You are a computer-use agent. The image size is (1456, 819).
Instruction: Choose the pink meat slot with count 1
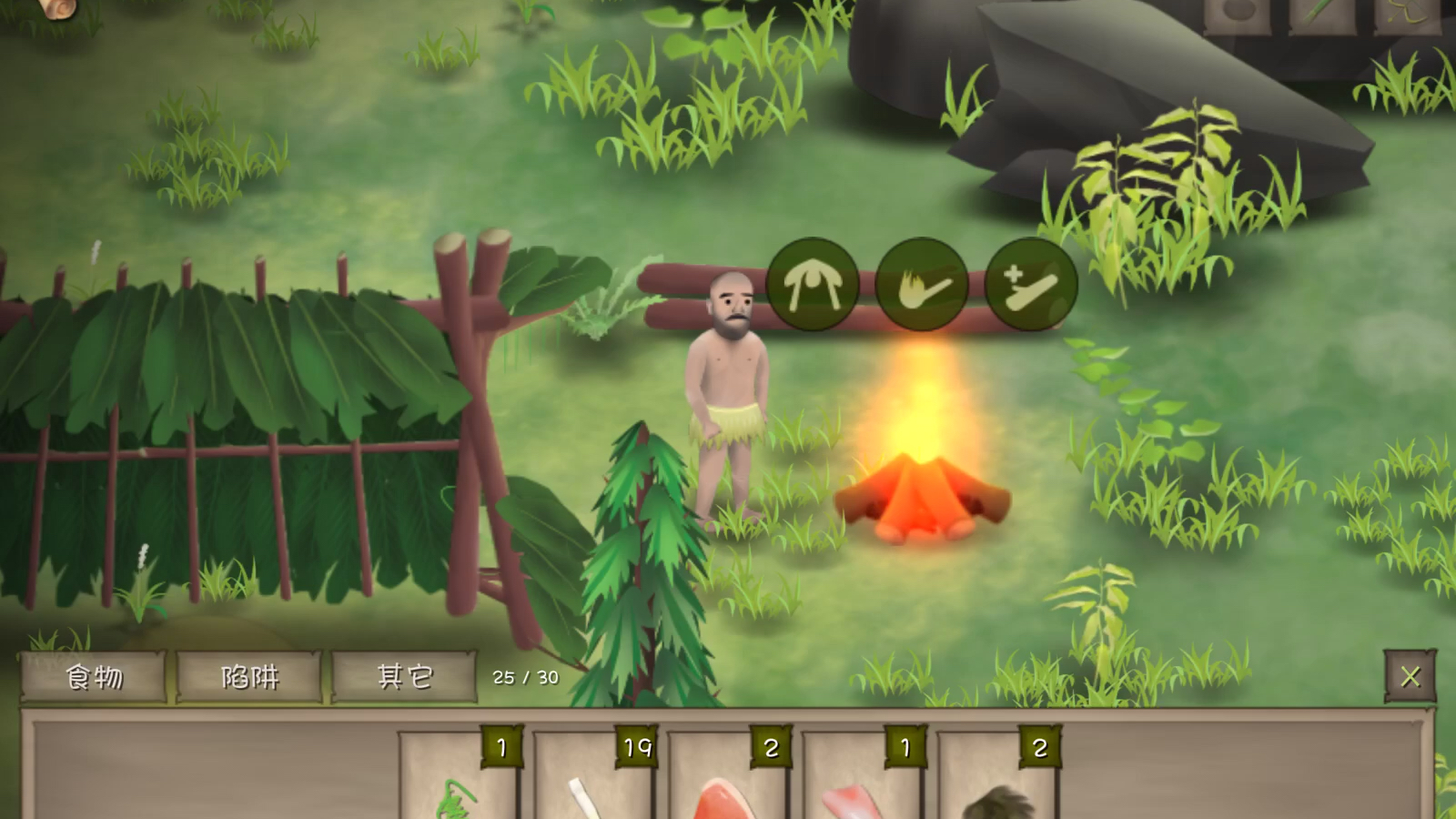[860, 783]
